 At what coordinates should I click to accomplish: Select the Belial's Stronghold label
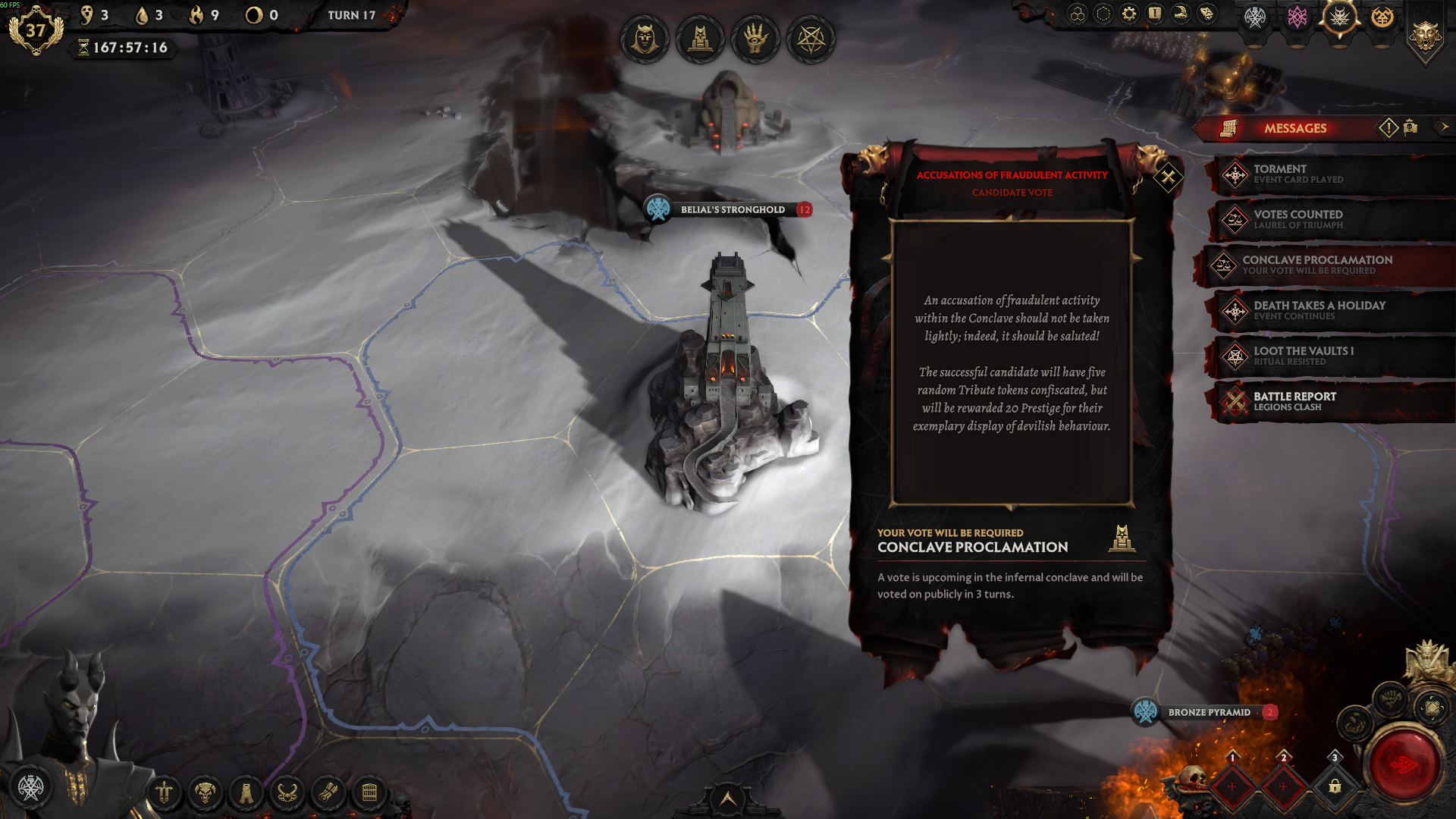click(732, 210)
